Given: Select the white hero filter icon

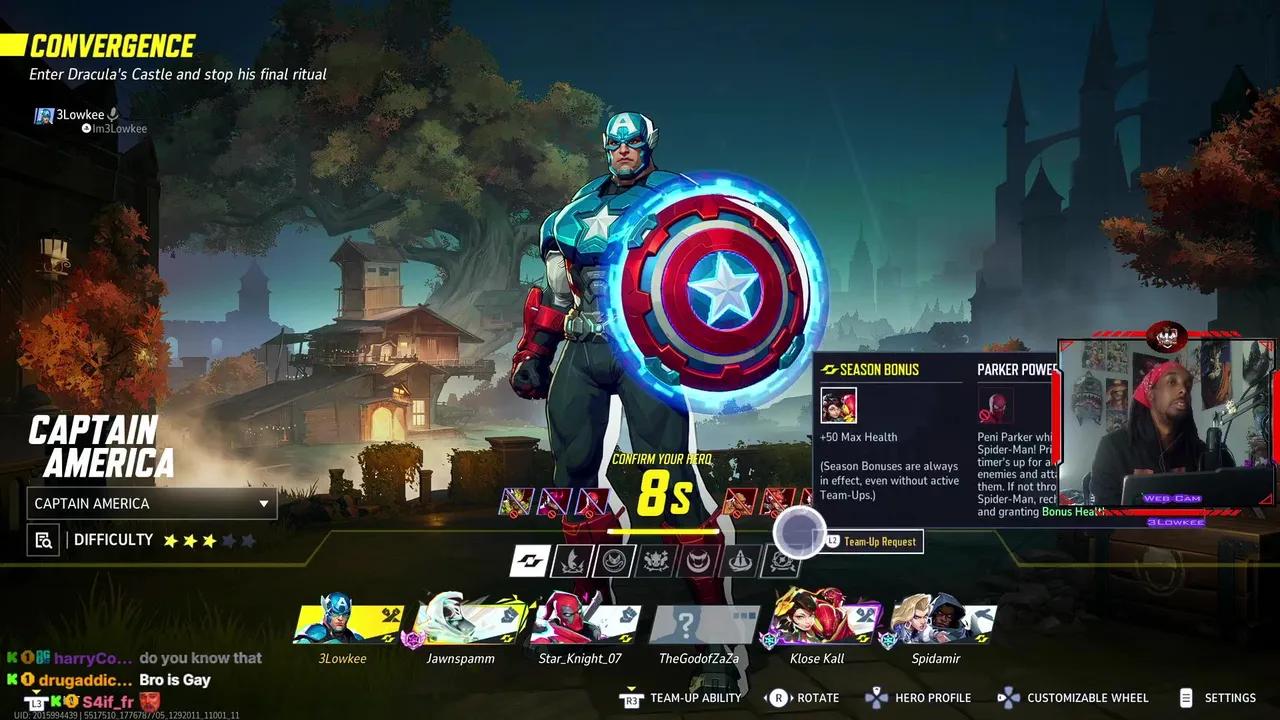Looking at the screenshot, I should tap(529, 560).
